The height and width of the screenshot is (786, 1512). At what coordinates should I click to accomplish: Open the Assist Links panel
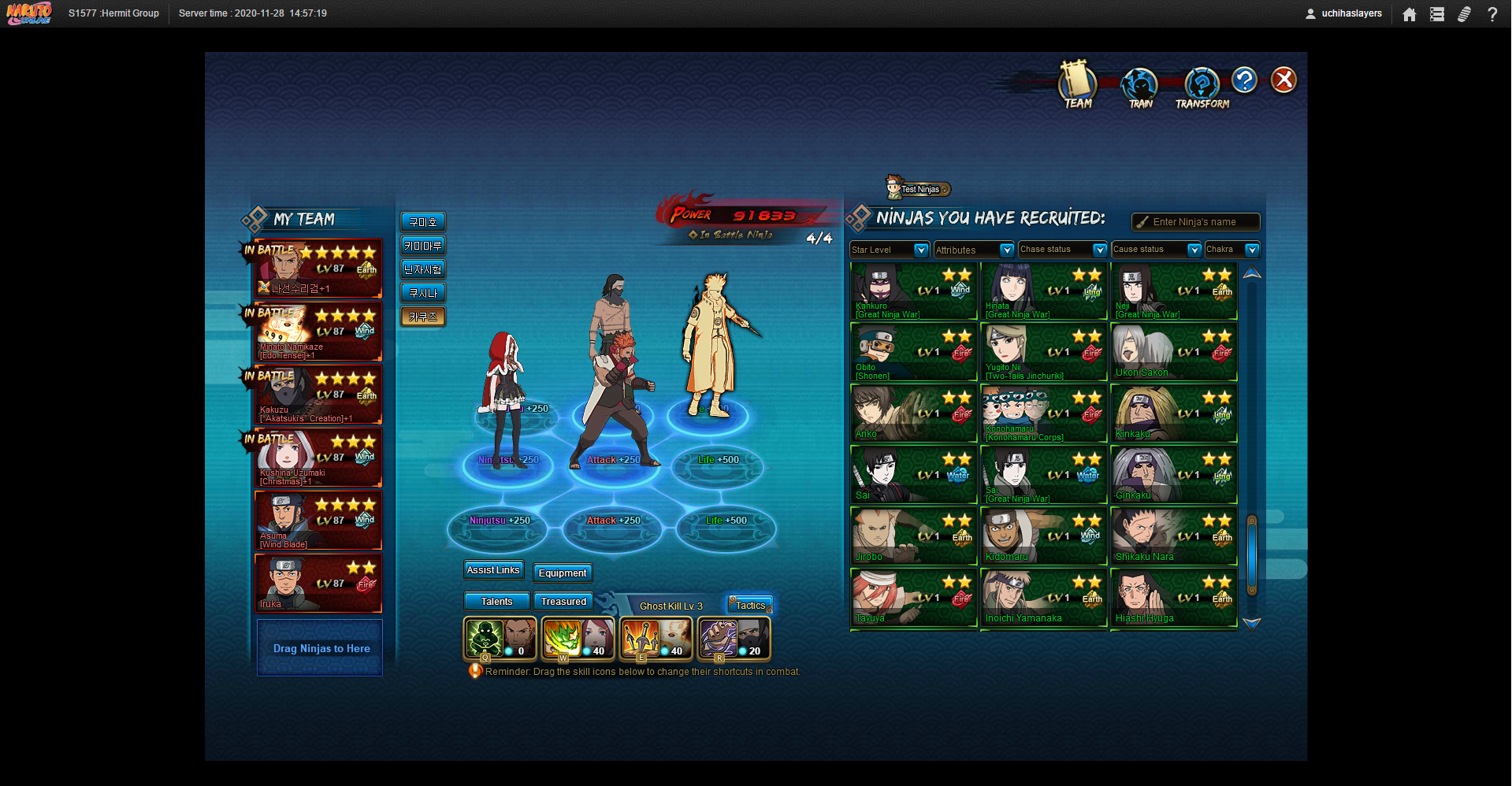click(493, 570)
